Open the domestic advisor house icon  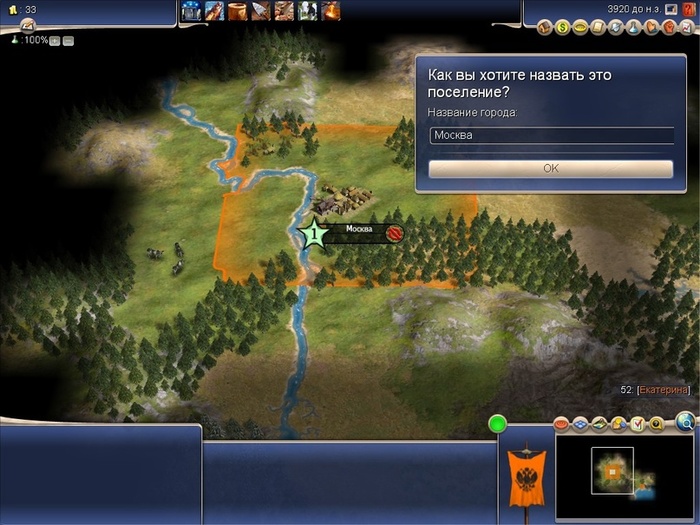point(545,28)
